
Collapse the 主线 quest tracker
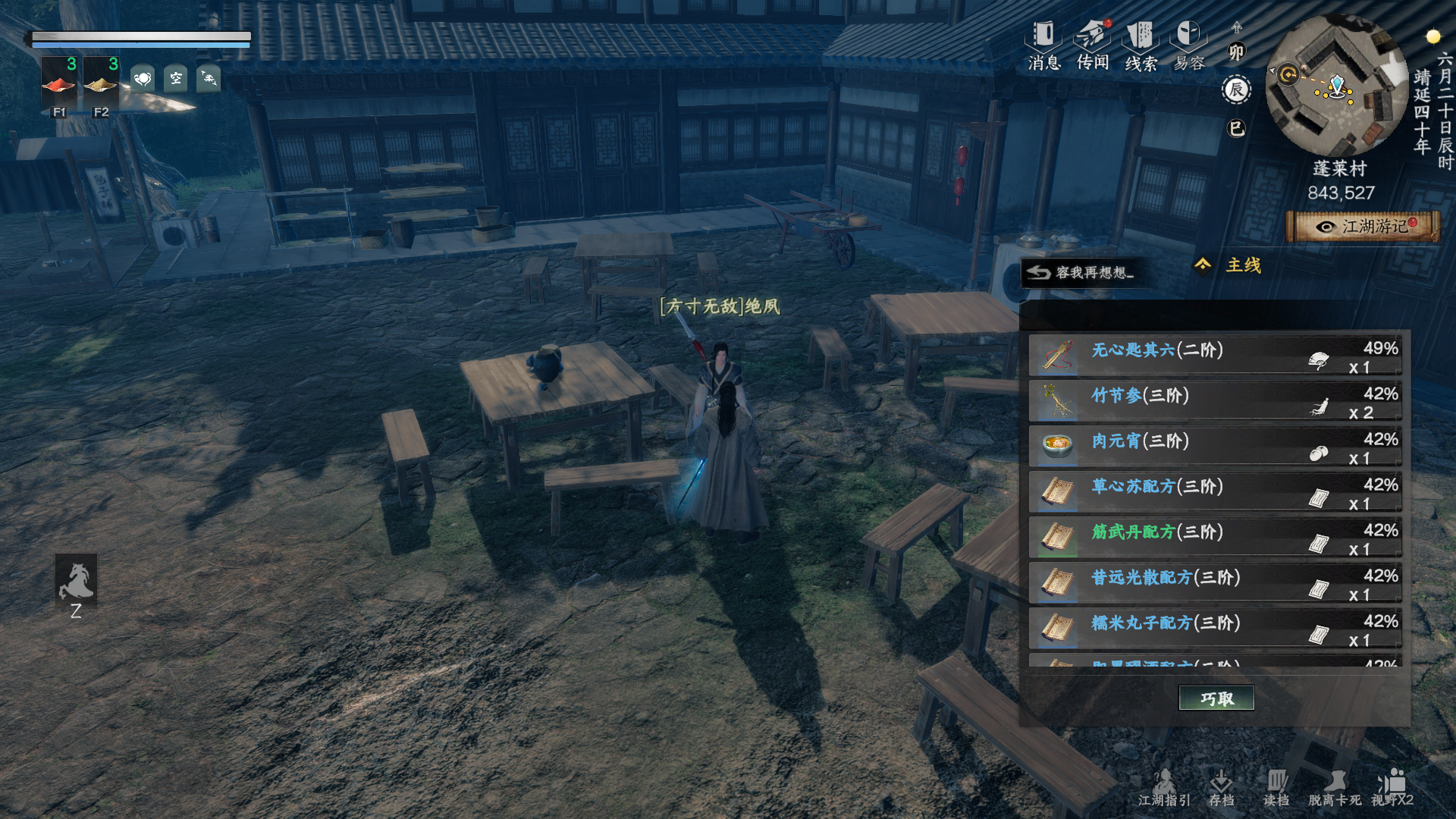(x=1203, y=265)
